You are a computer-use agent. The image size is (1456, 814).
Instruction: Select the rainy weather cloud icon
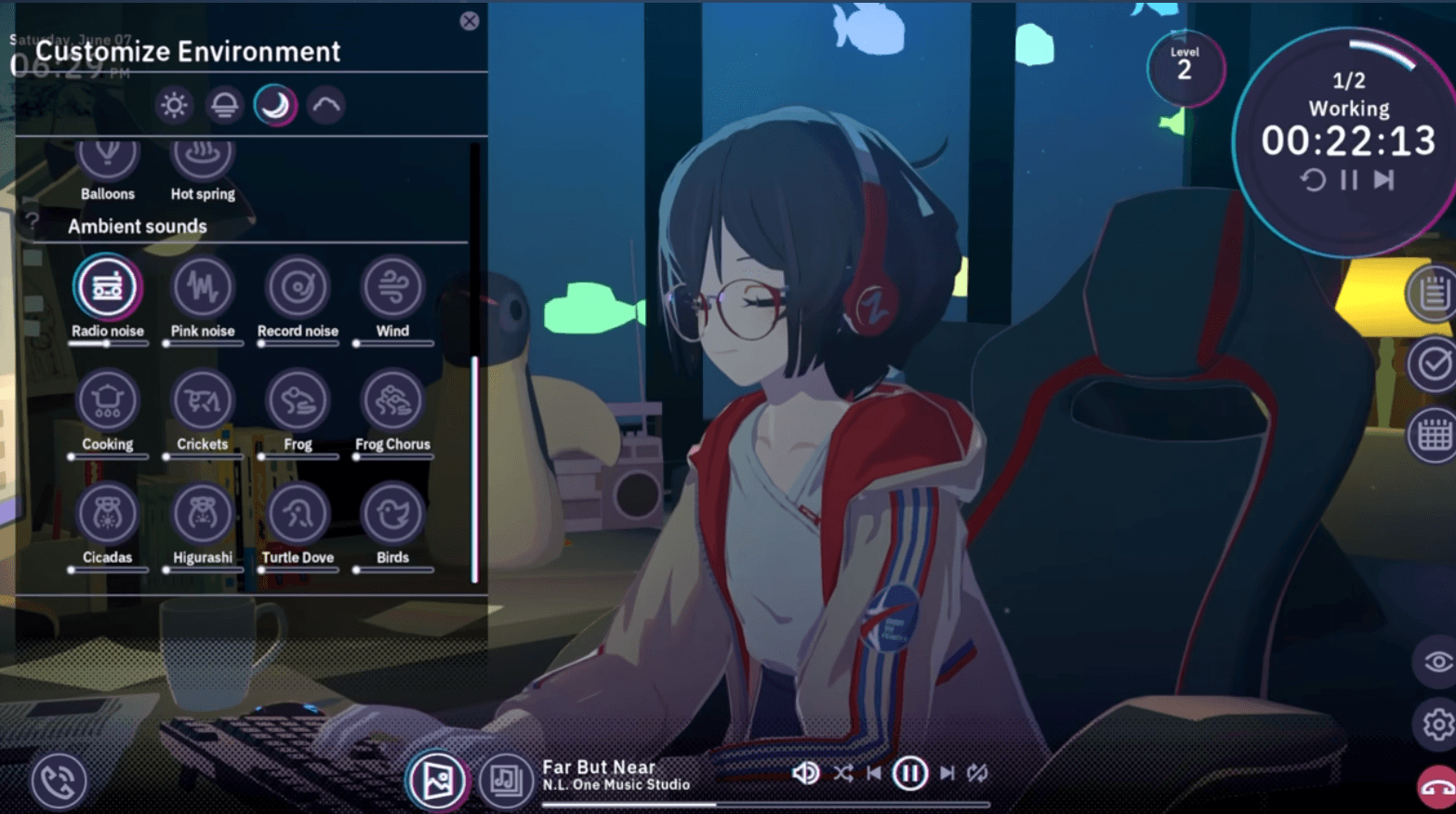[325, 105]
